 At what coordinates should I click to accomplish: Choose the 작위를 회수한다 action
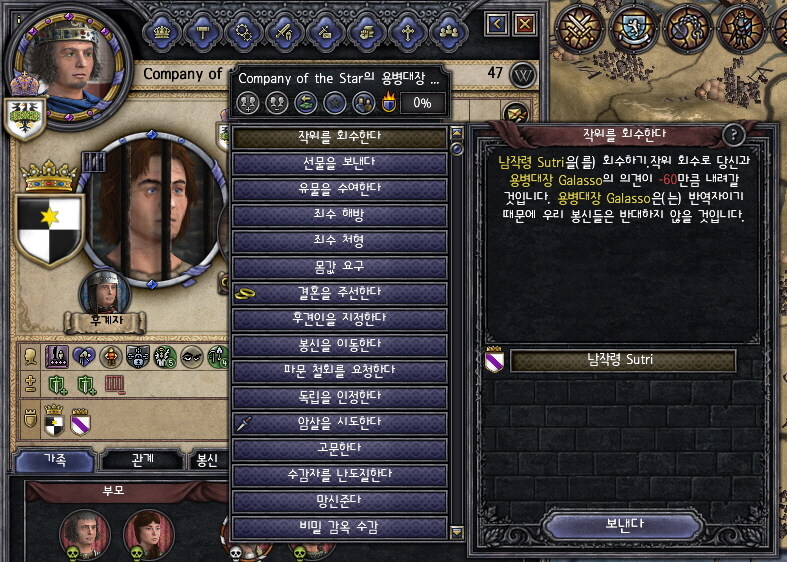[339, 136]
